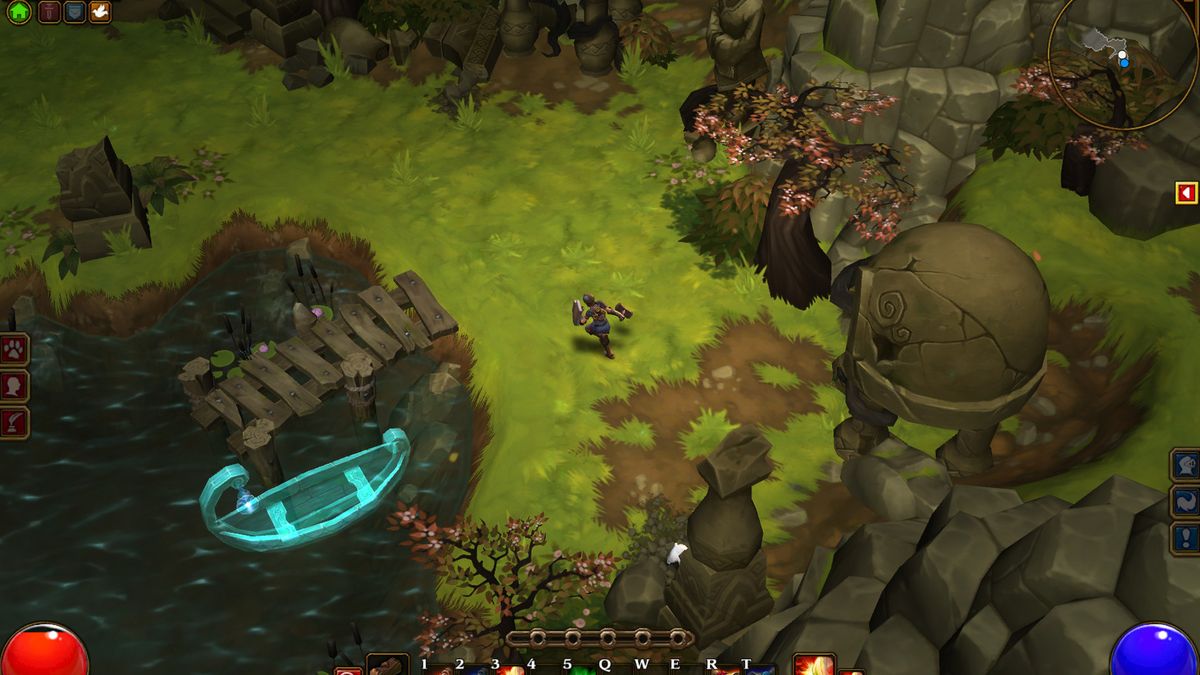
Task: Select the blue shield-shaped banner icon
Action: pos(74,12)
